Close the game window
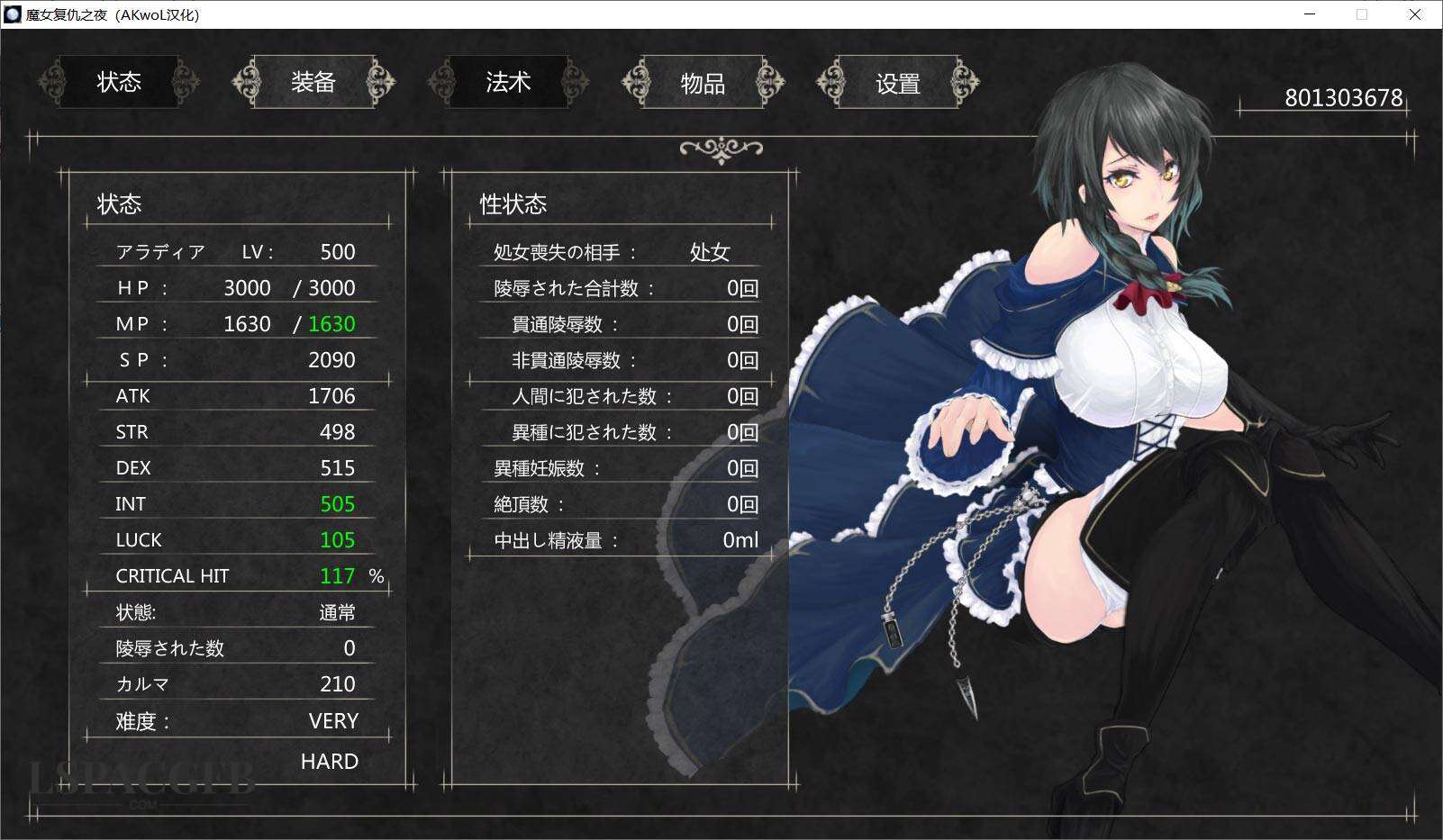Viewport: 1443px width, 840px height. (x=1415, y=14)
